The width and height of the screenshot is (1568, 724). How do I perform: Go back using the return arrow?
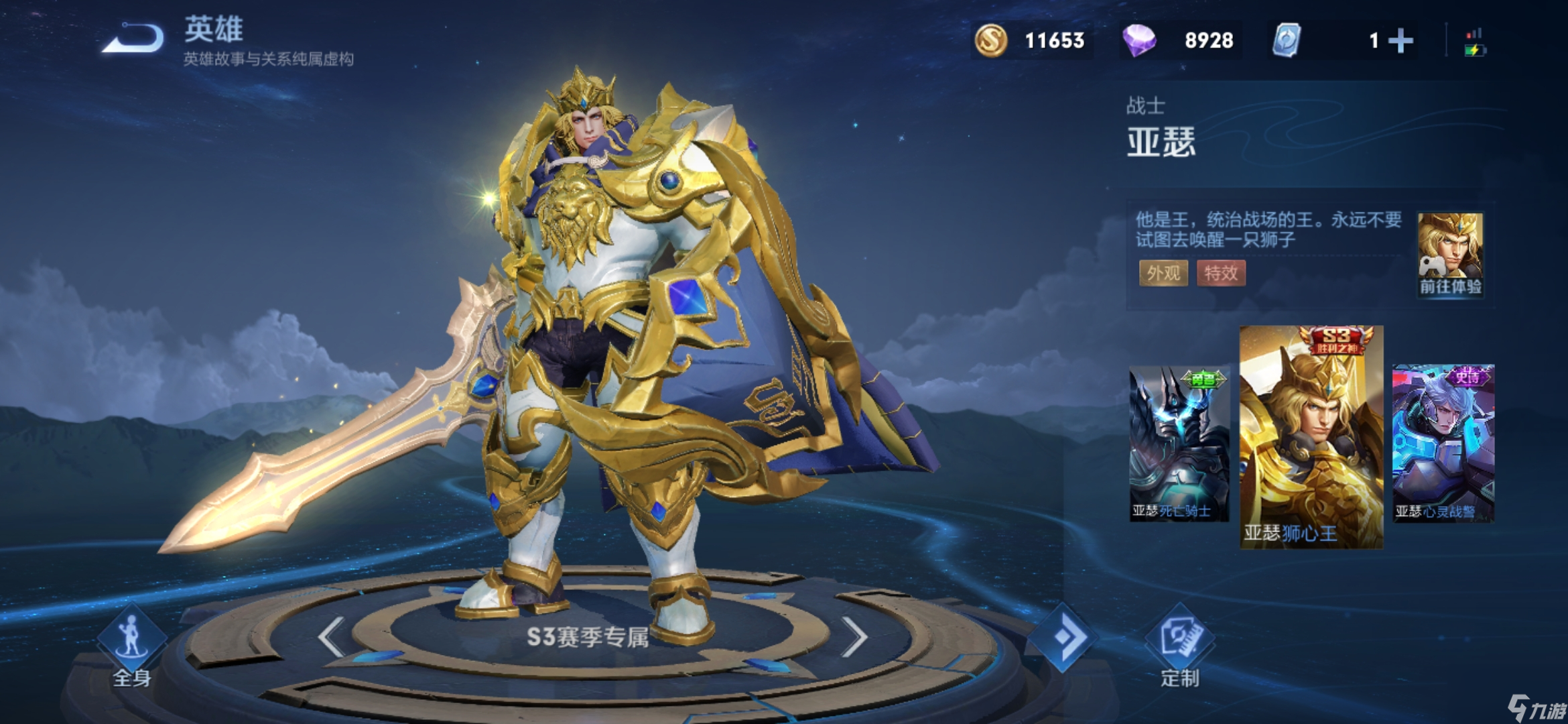click(x=133, y=38)
